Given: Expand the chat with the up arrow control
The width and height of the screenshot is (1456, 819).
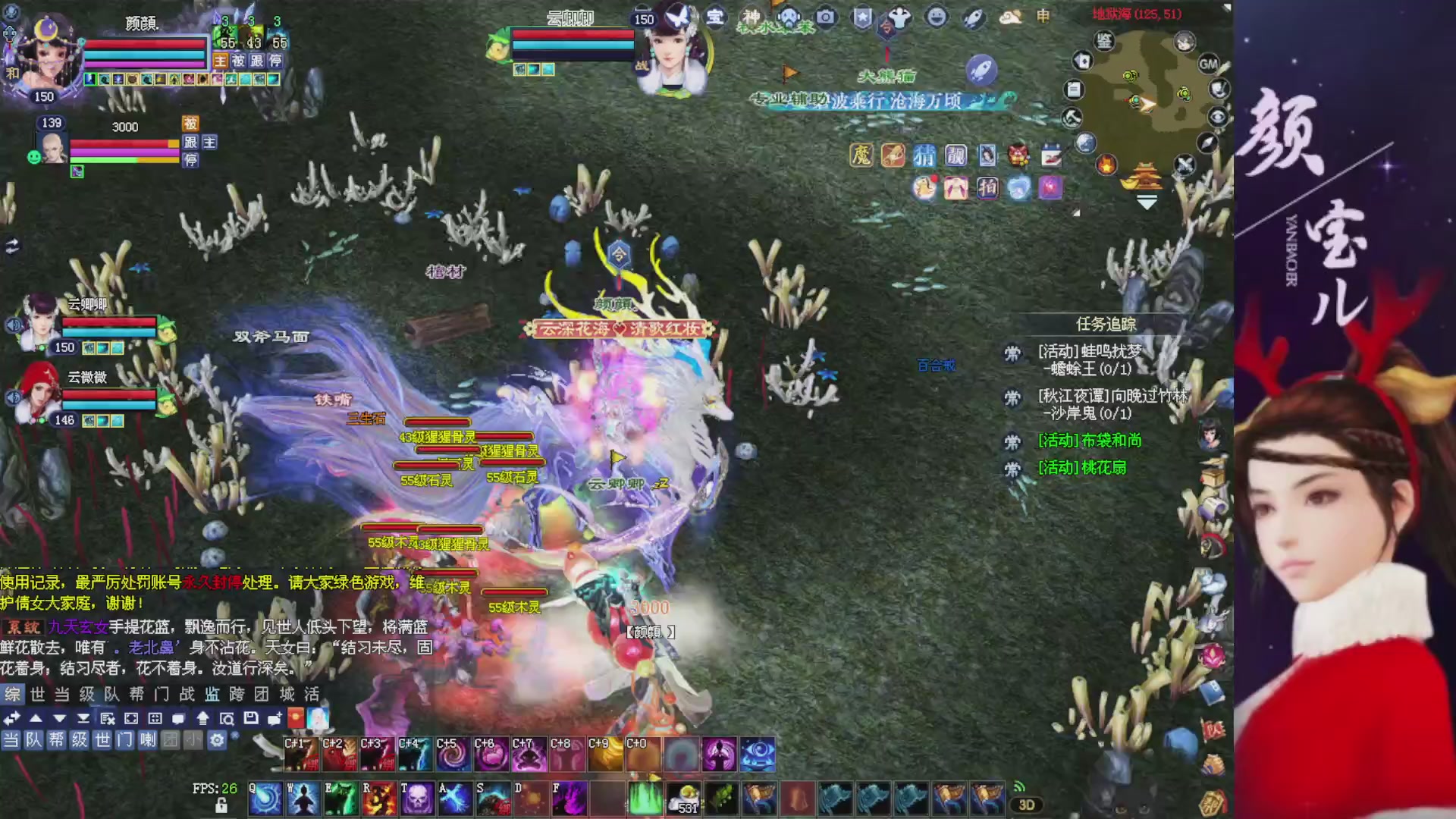Looking at the screenshot, I should pos(36,719).
